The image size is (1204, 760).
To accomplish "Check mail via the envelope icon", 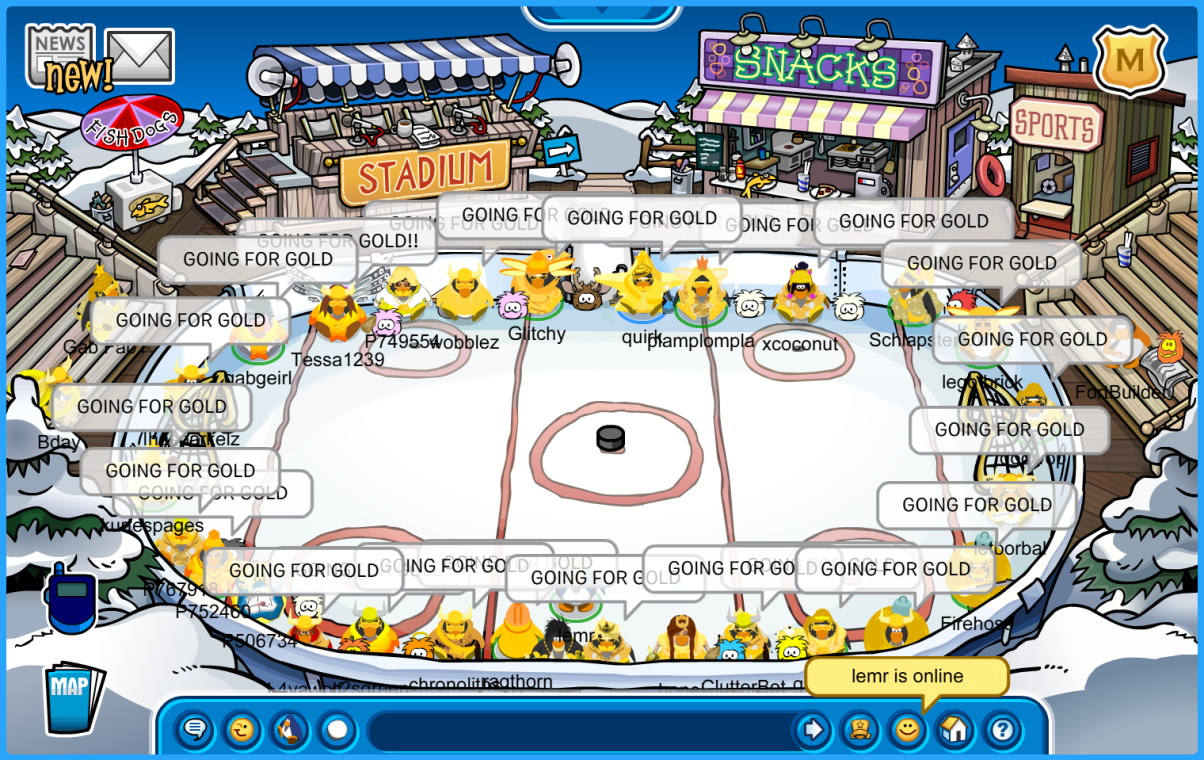I will coord(140,55).
